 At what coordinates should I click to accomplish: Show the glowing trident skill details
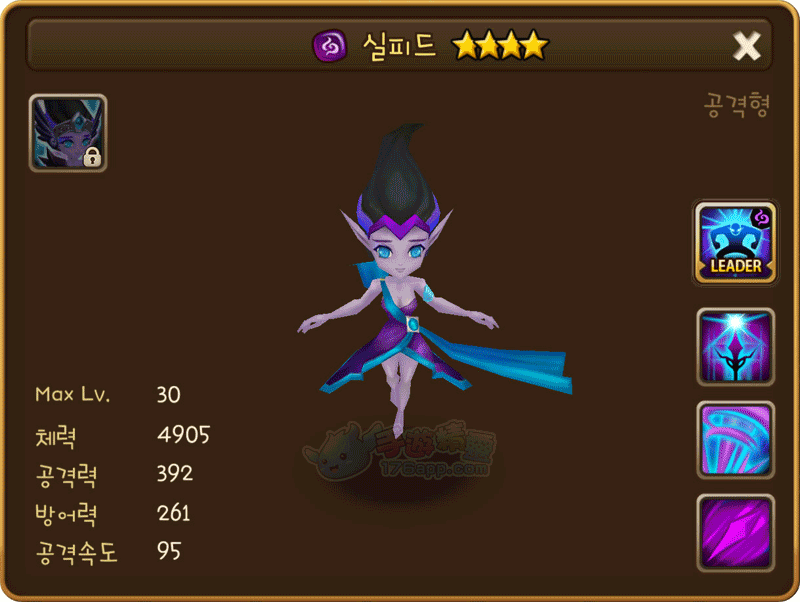click(736, 346)
